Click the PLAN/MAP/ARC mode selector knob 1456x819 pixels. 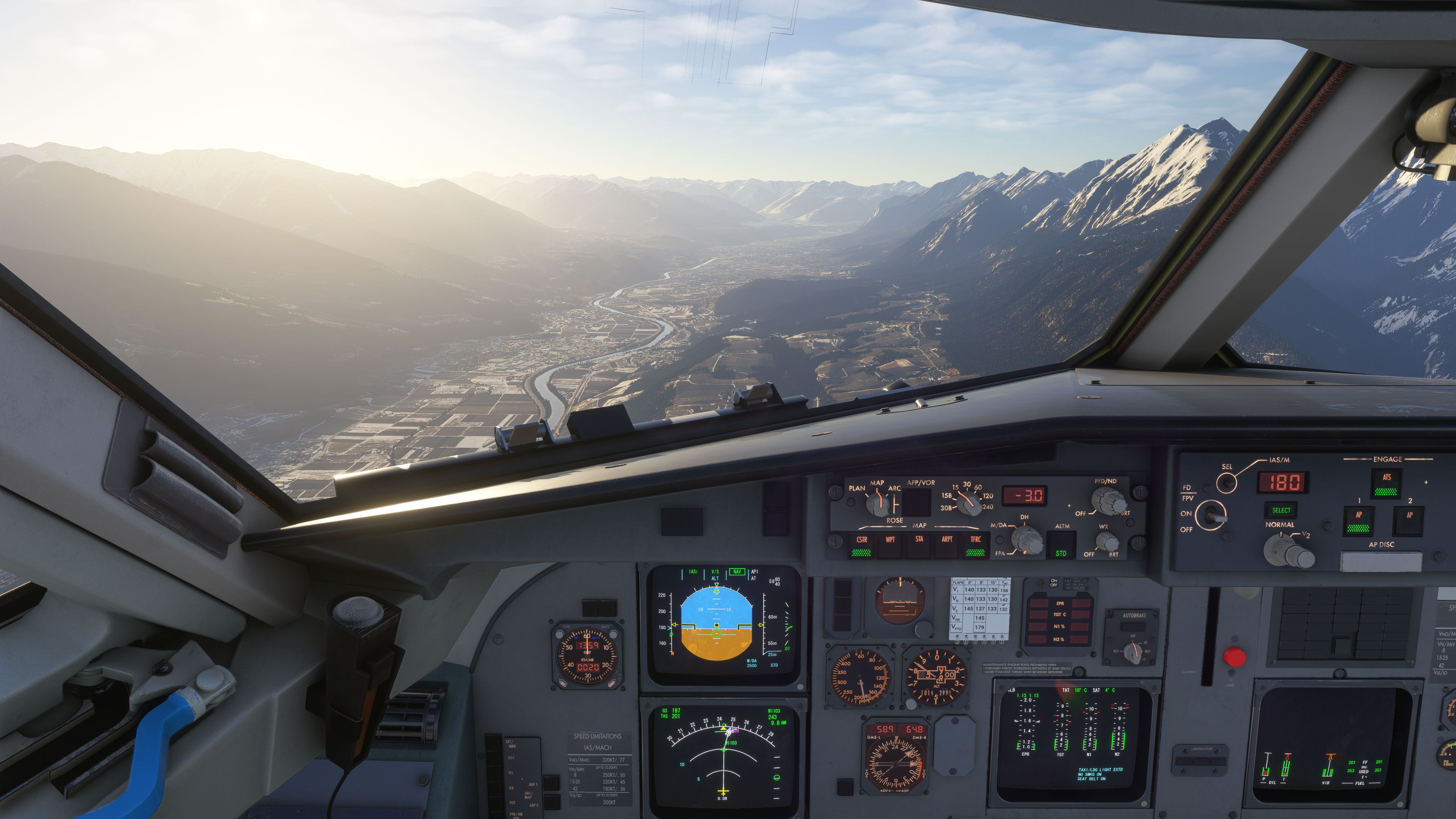(878, 503)
